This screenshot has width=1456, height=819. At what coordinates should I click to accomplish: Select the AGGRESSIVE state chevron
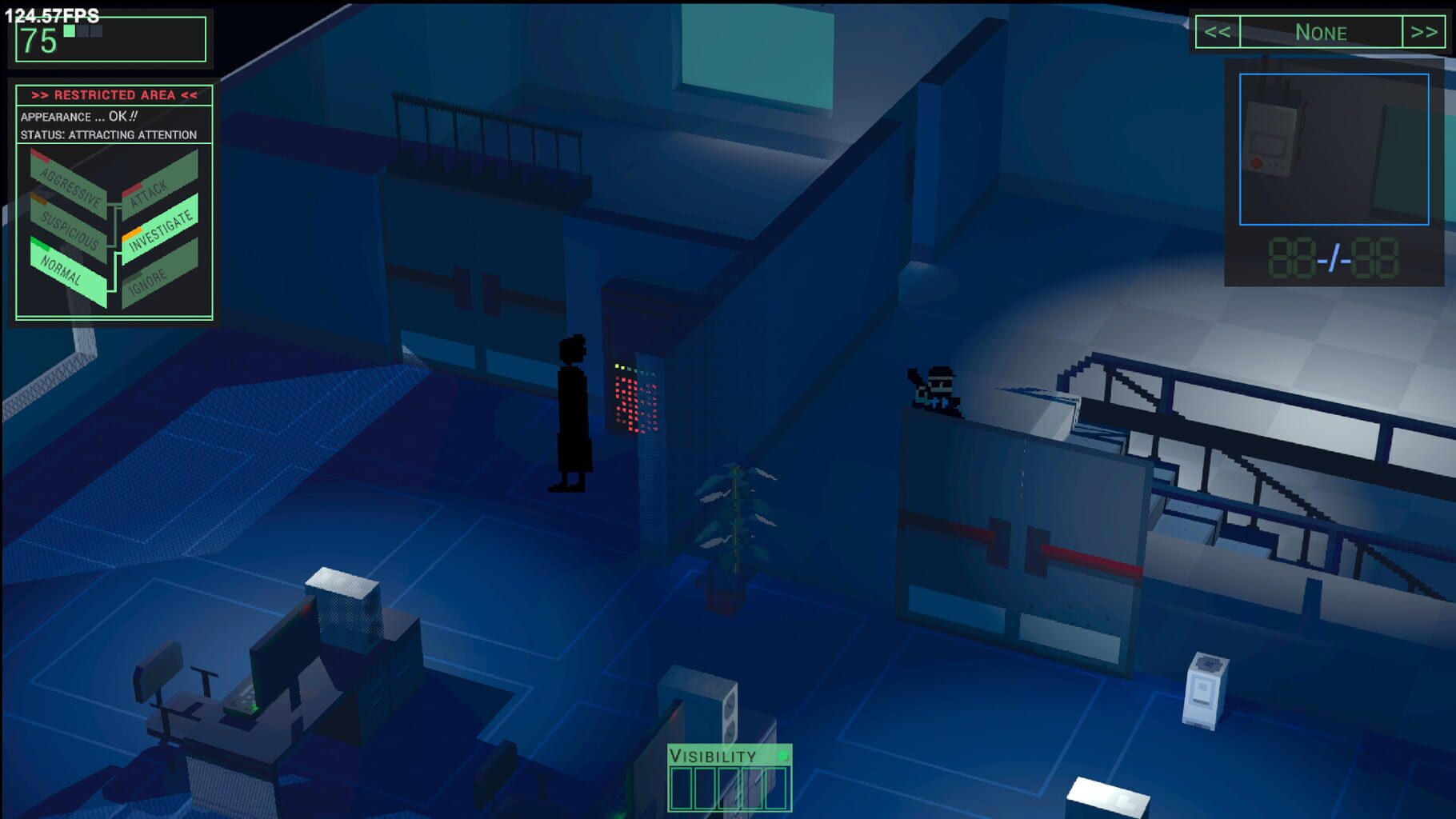click(x=72, y=181)
